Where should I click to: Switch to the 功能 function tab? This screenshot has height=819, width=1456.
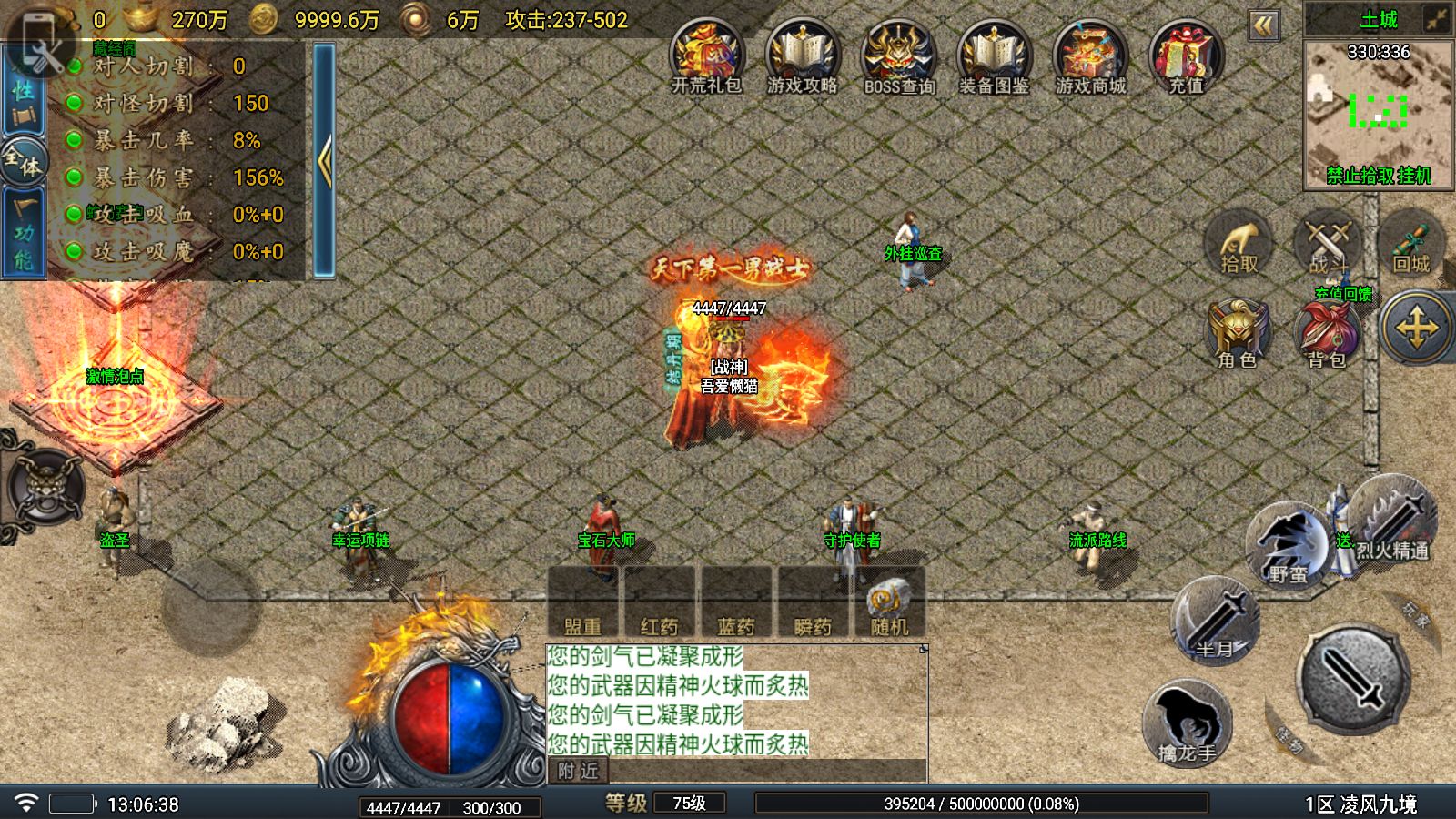click(x=23, y=233)
